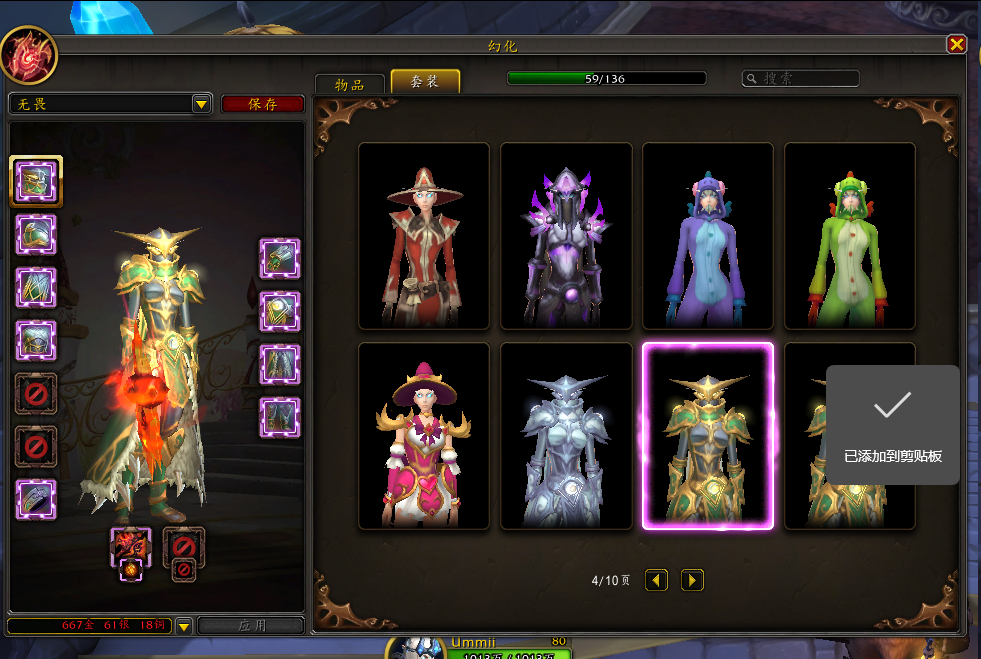Screen dimensions: 981x659
Task: Pick the green onesie pajama set
Action: pos(850,236)
